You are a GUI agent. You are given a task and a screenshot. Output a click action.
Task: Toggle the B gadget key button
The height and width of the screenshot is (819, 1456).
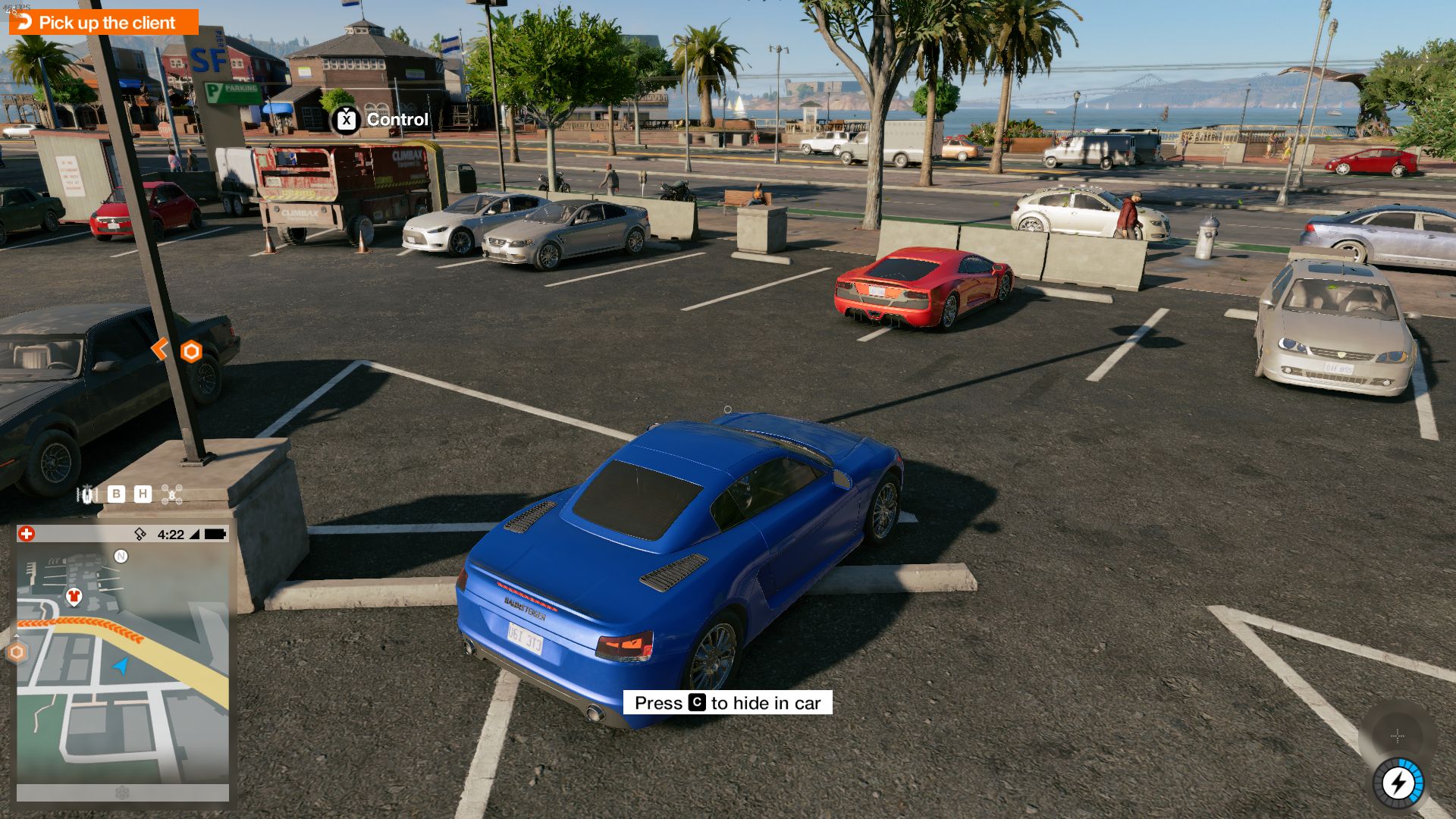point(116,494)
